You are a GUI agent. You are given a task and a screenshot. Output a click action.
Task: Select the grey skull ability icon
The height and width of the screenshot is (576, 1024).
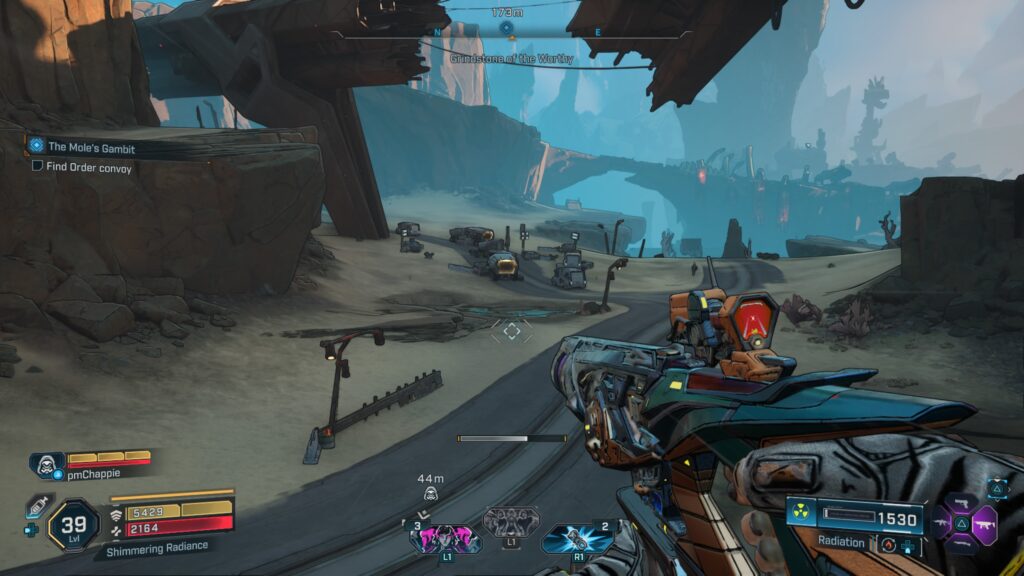tap(511, 522)
